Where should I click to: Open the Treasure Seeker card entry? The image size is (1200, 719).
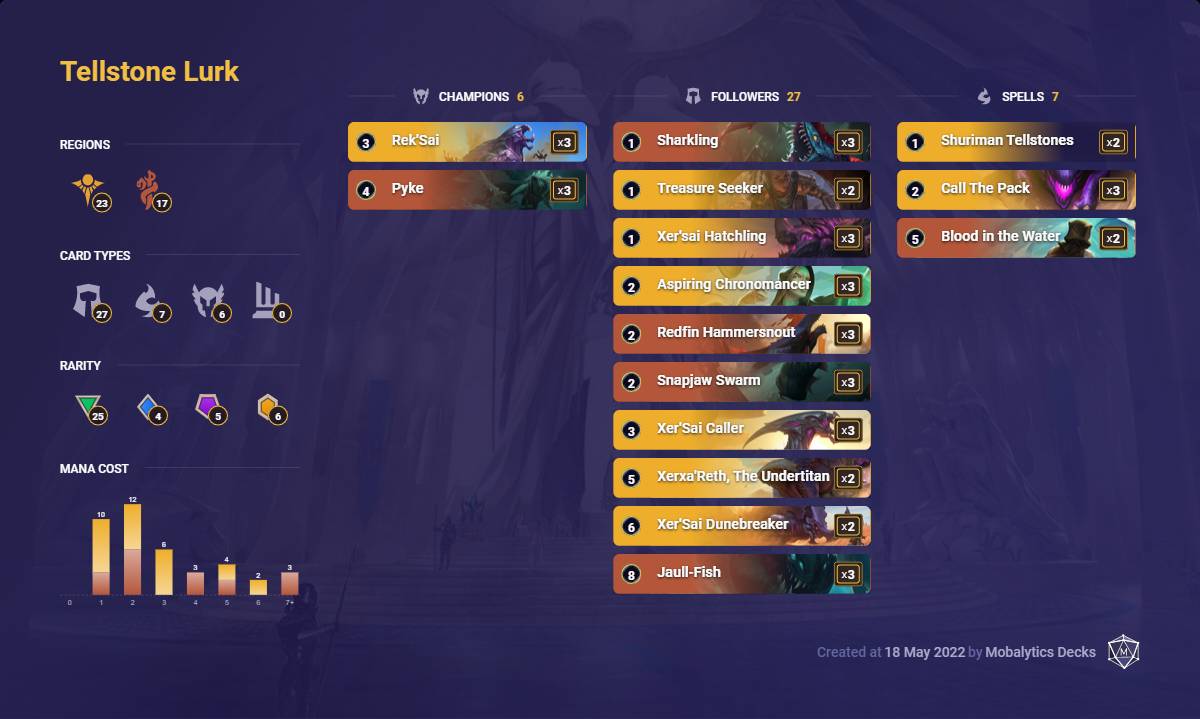tap(741, 190)
